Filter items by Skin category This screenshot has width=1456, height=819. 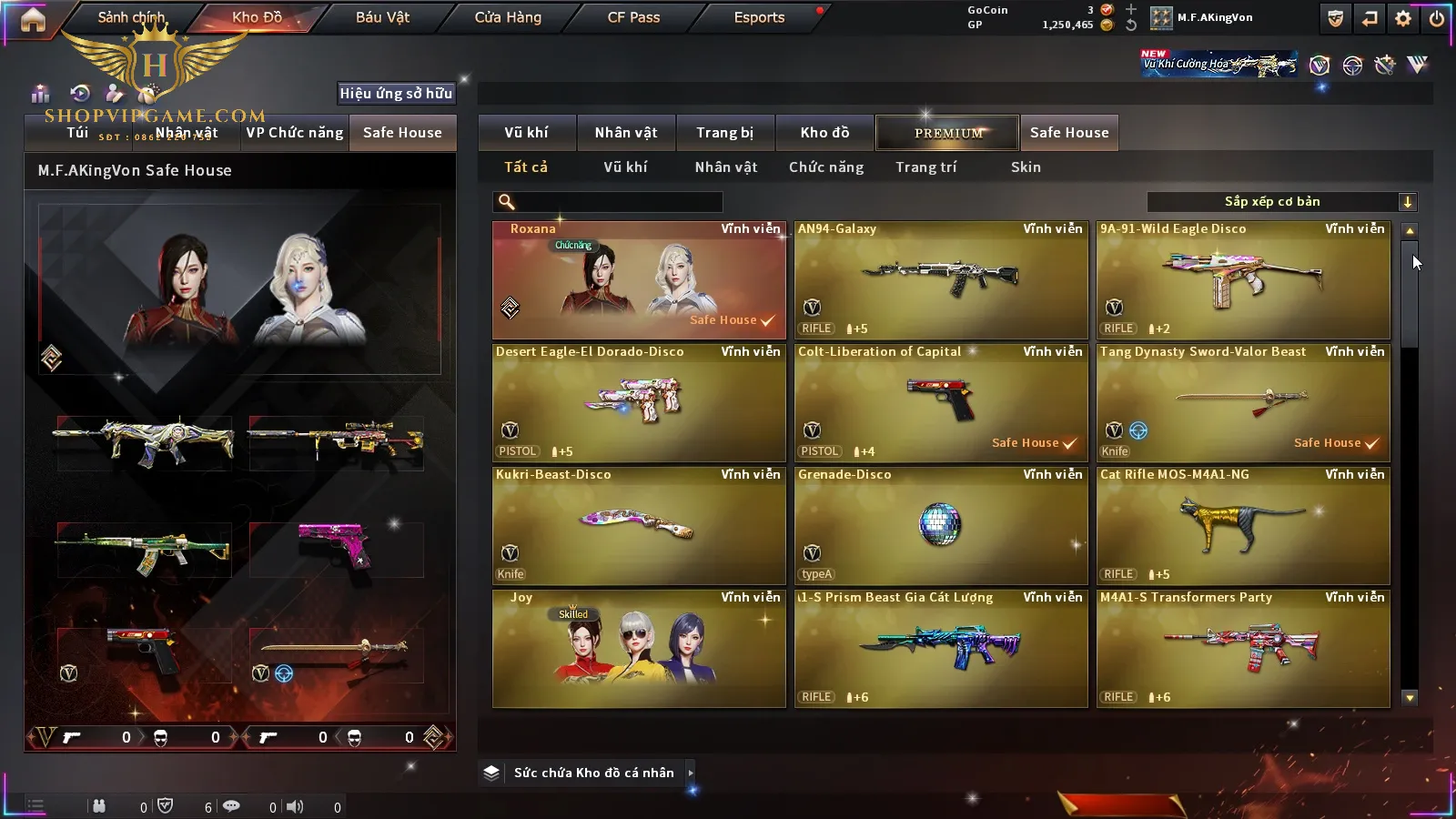pyautogui.click(x=1026, y=167)
